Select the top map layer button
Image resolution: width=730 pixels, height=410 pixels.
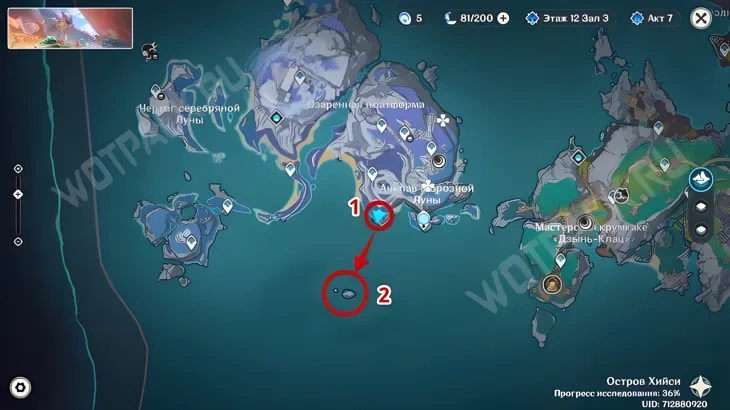click(701, 179)
